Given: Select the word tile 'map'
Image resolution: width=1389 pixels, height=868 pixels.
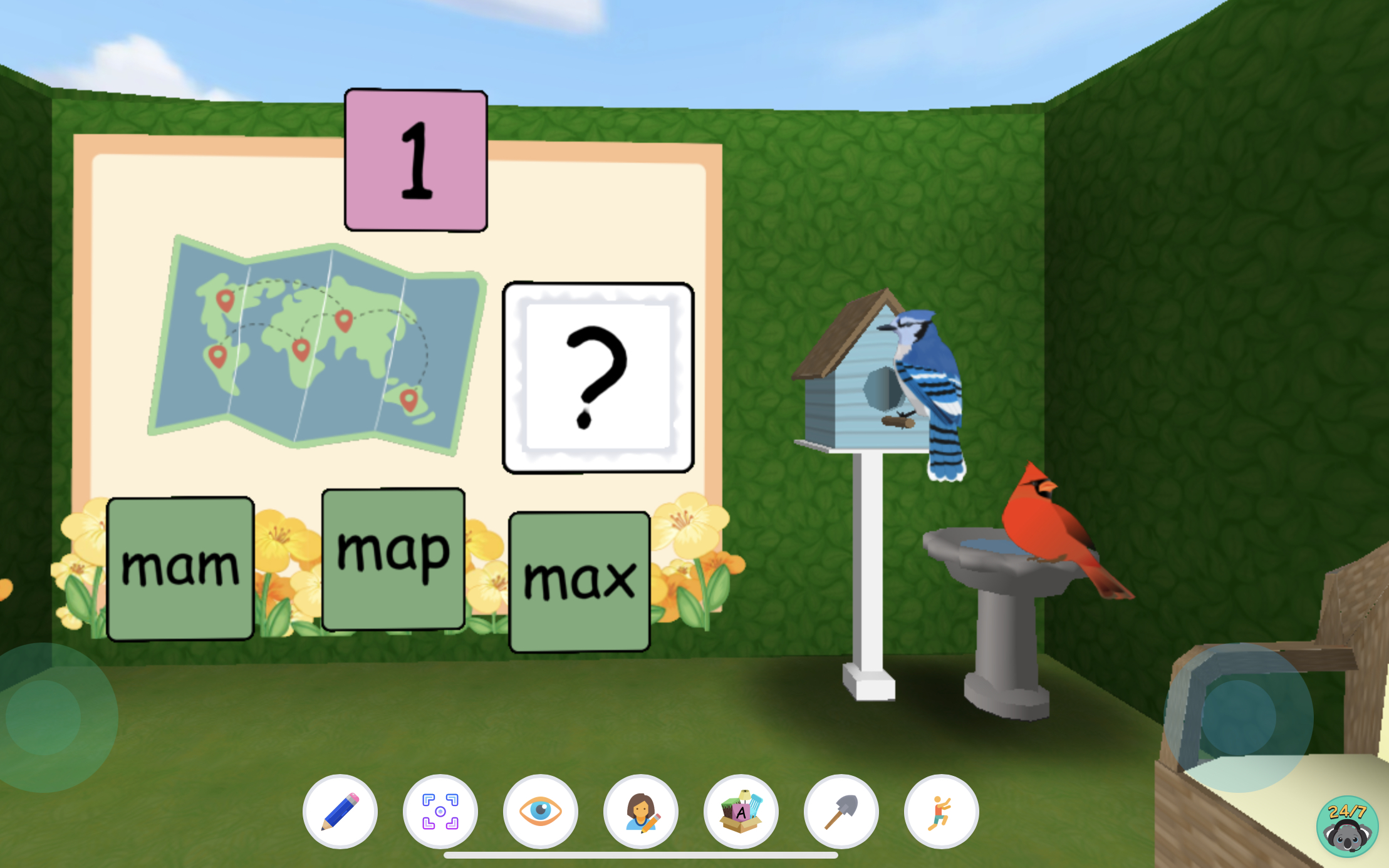Looking at the screenshot, I should [392, 557].
